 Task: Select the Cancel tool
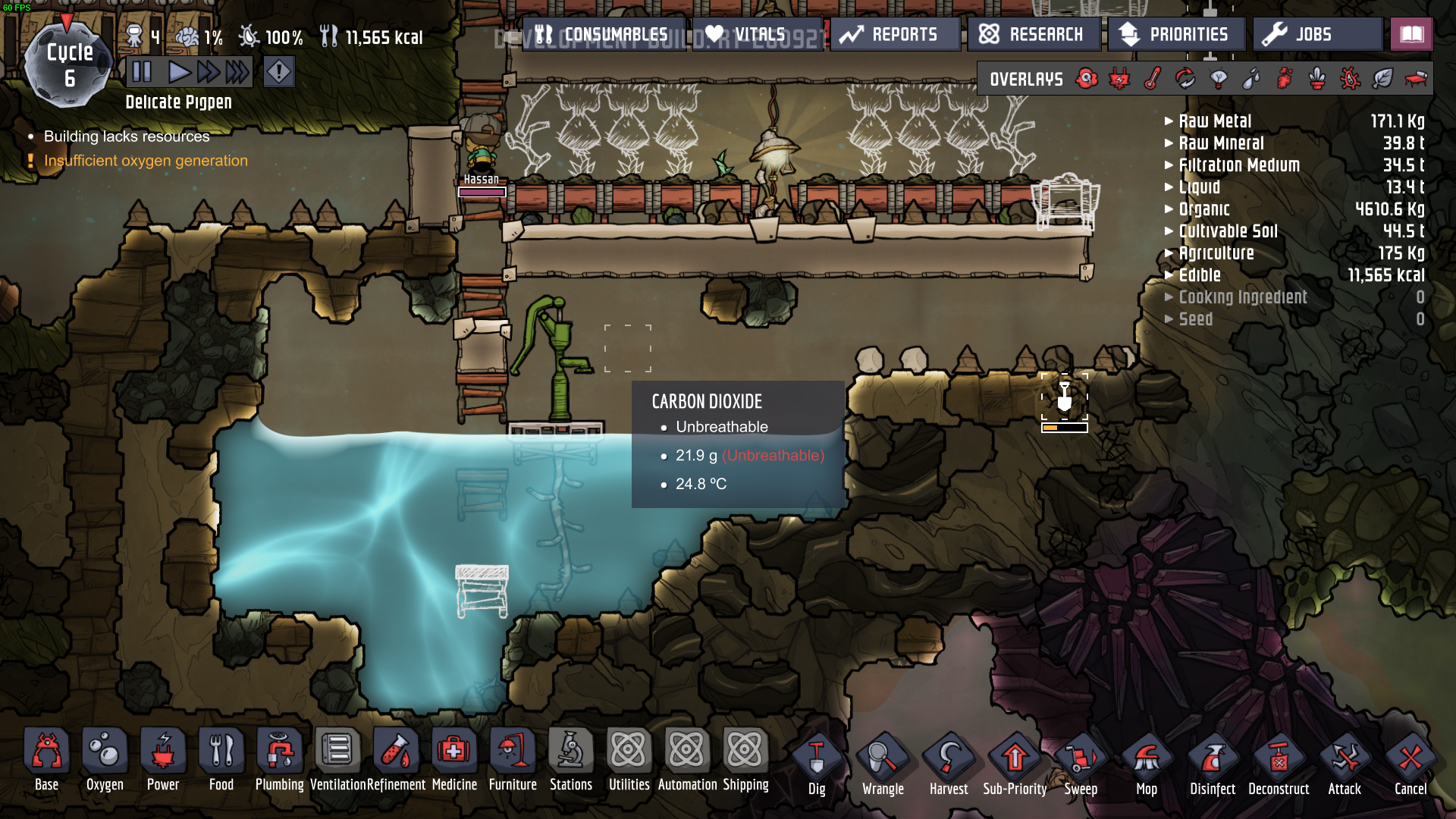click(1410, 764)
